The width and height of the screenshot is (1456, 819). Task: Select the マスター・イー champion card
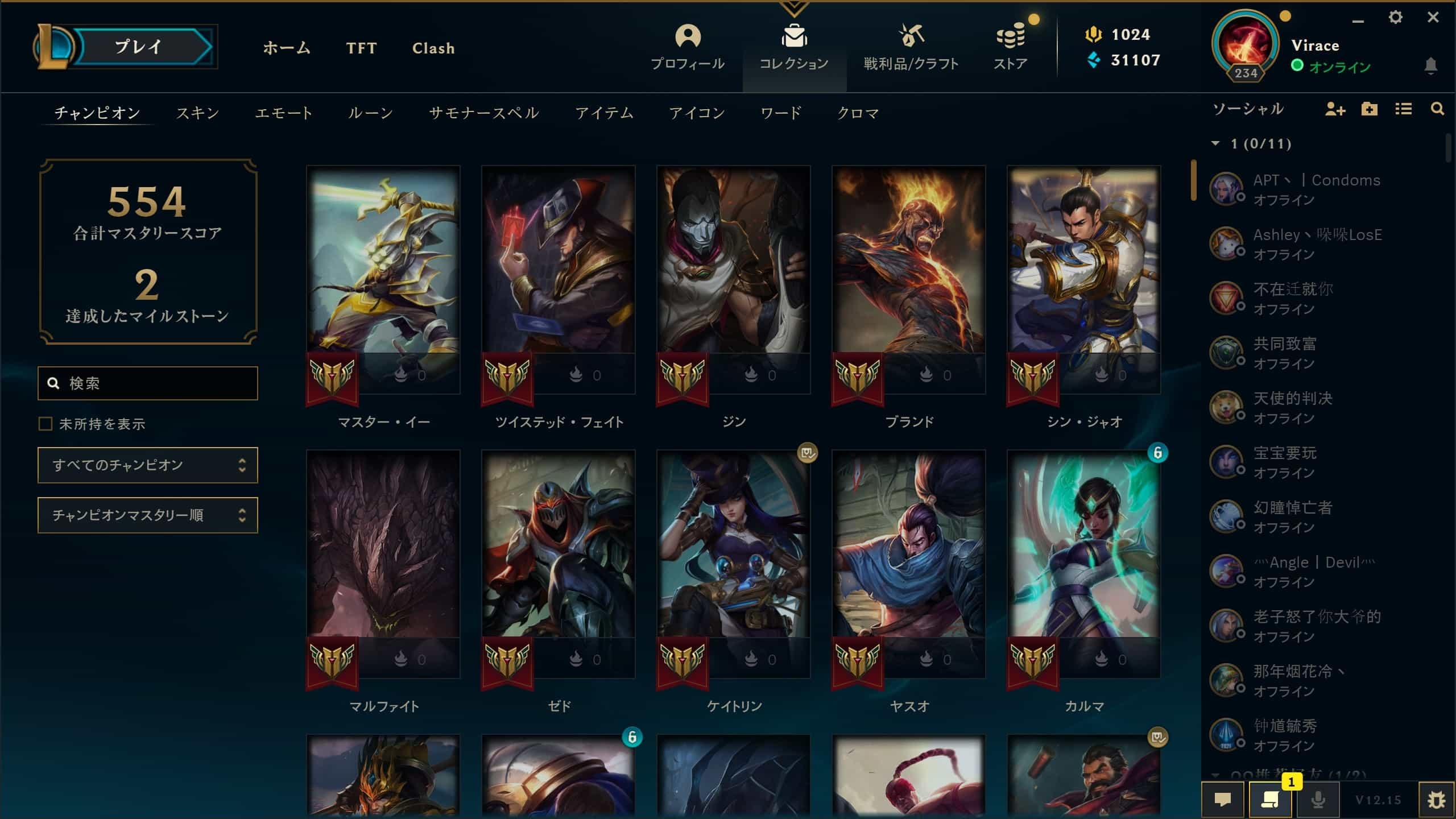pyautogui.click(x=383, y=279)
